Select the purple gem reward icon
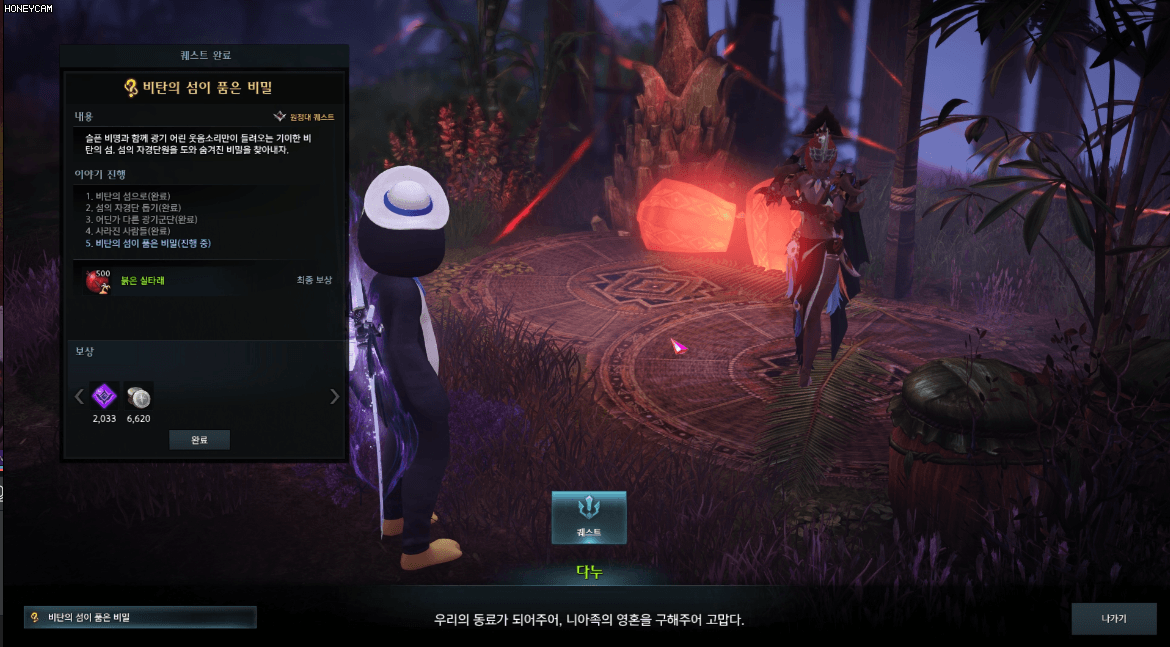The width and height of the screenshot is (1170, 647). tap(104, 397)
